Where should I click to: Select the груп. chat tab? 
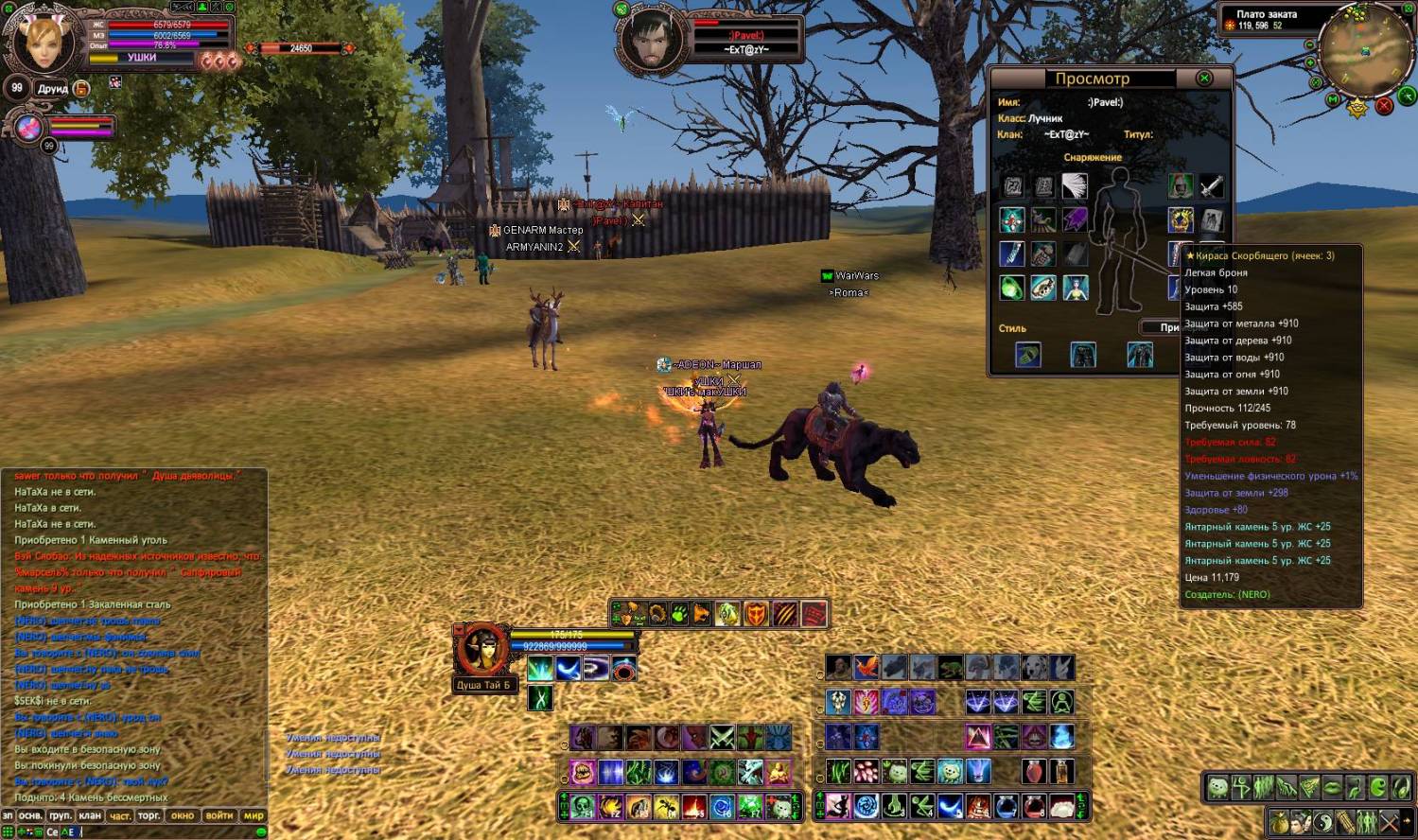click(61, 815)
